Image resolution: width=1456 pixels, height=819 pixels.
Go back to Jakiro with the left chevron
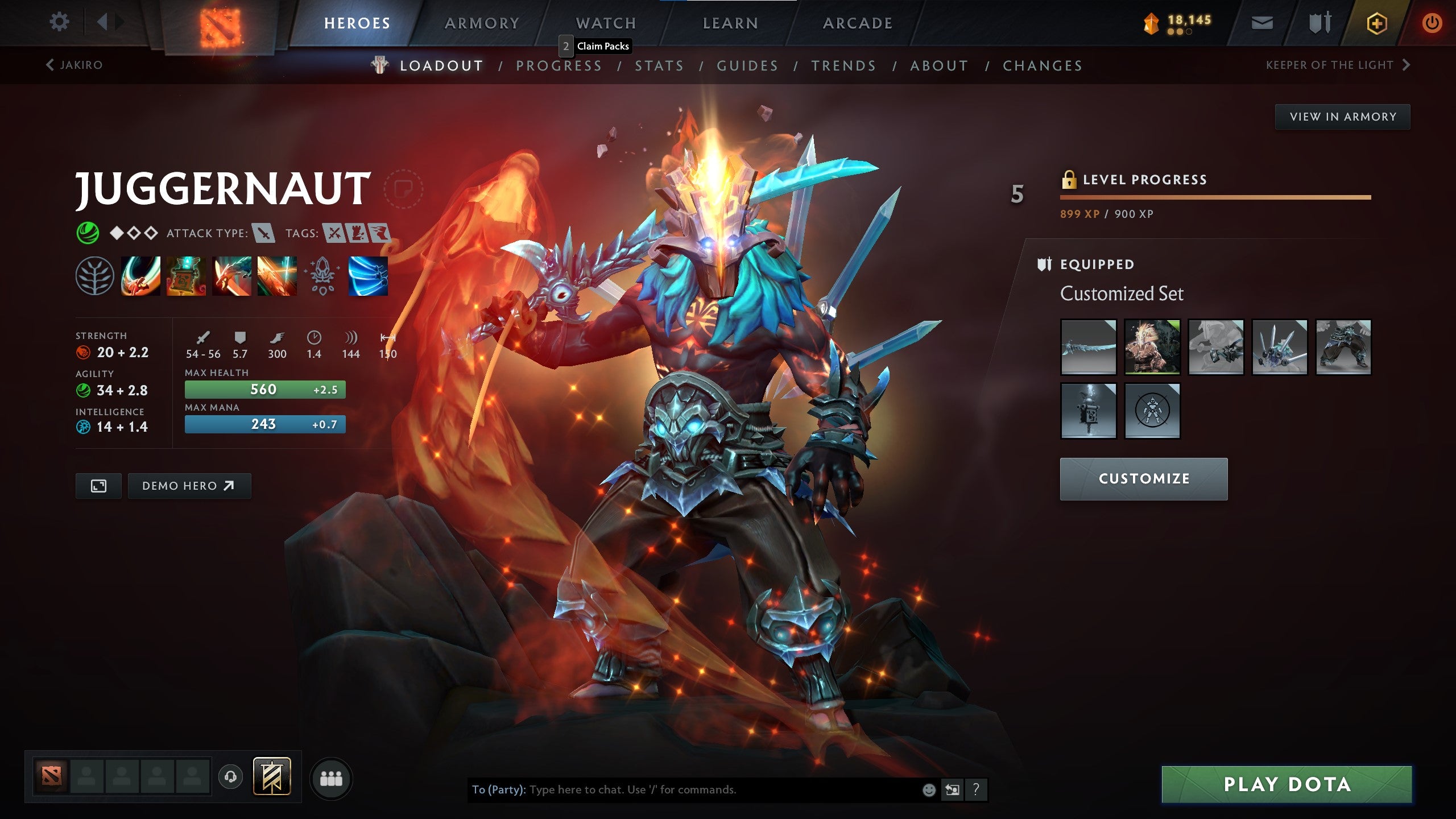click(x=51, y=65)
